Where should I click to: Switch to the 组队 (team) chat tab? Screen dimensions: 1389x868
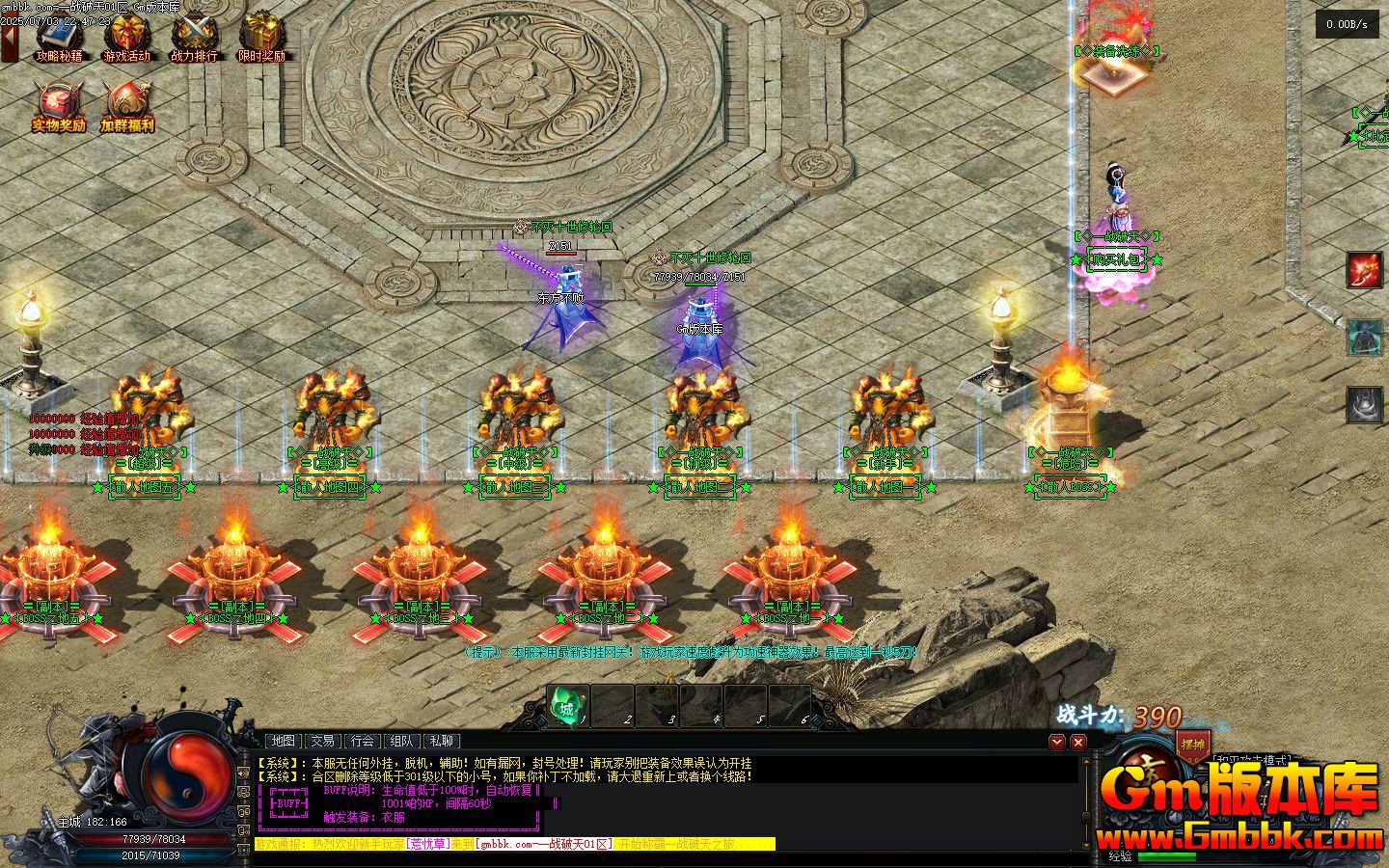pyautogui.click(x=401, y=741)
